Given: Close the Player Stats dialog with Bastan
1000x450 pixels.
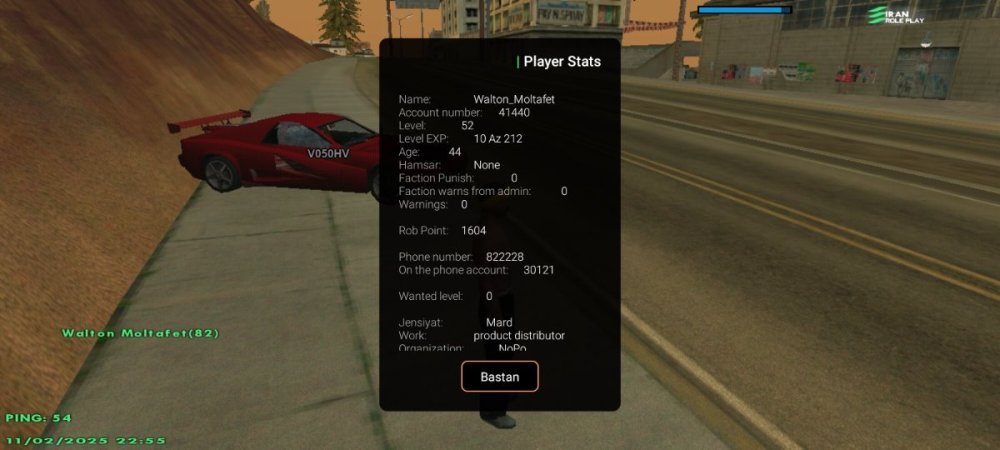Looking at the screenshot, I should [x=499, y=376].
